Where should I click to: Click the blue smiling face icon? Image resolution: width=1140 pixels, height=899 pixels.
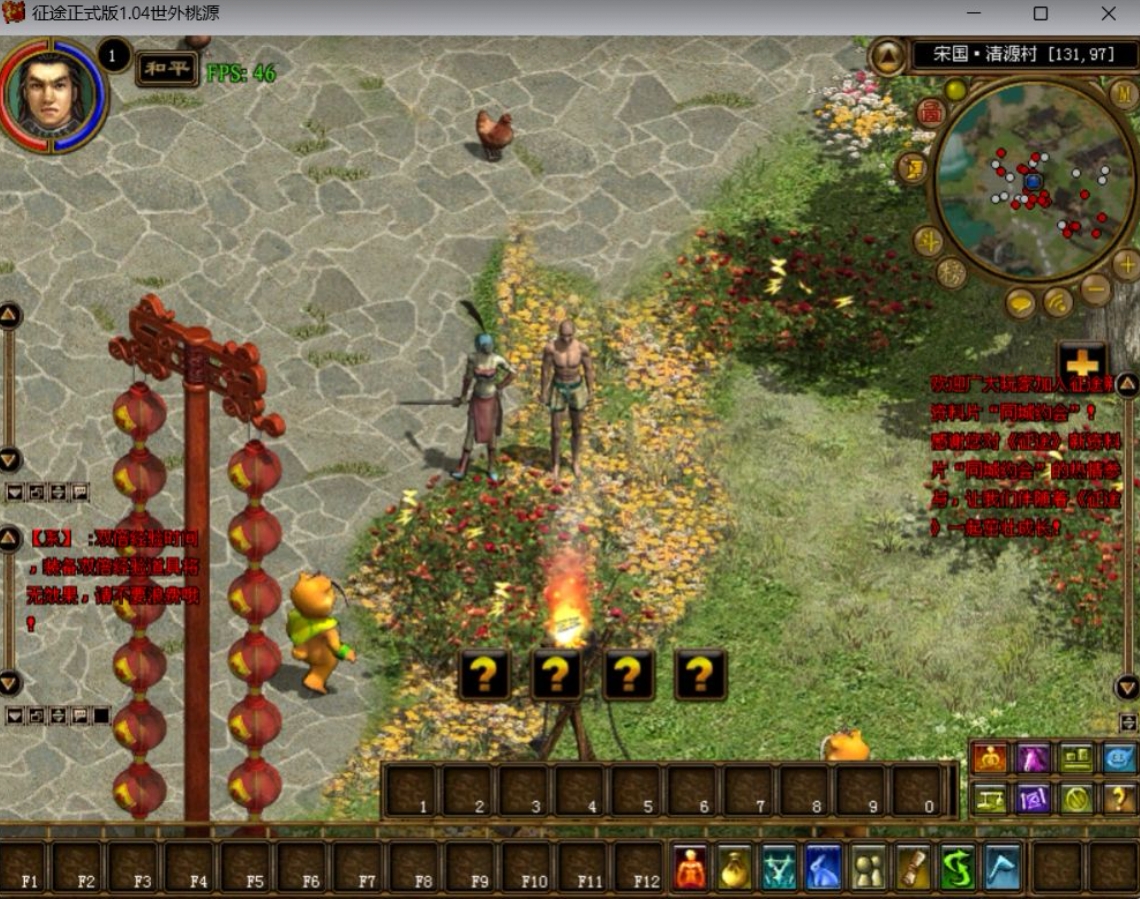click(x=1120, y=759)
